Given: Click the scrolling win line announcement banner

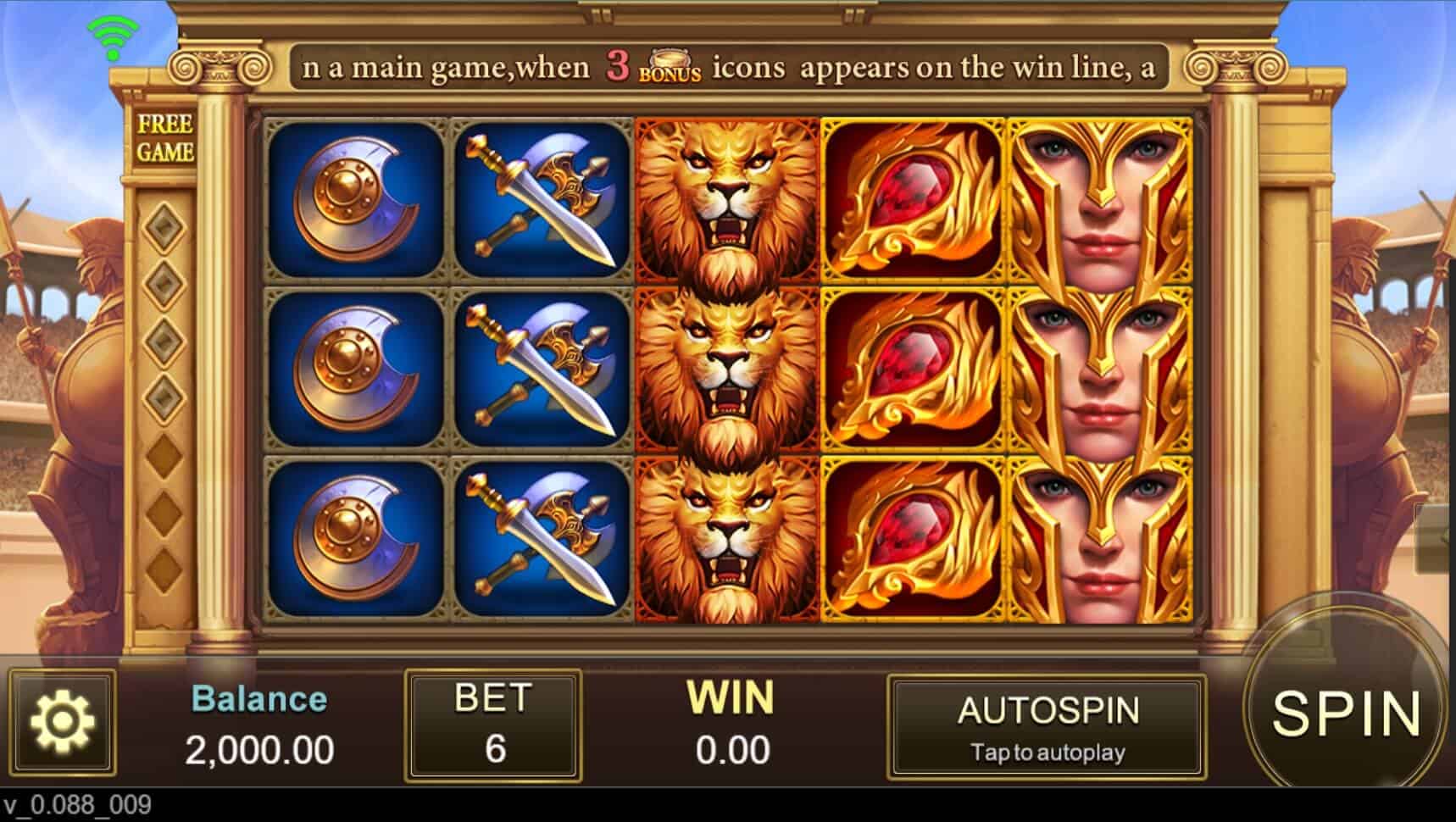Looking at the screenshot, I should (729, 66).
